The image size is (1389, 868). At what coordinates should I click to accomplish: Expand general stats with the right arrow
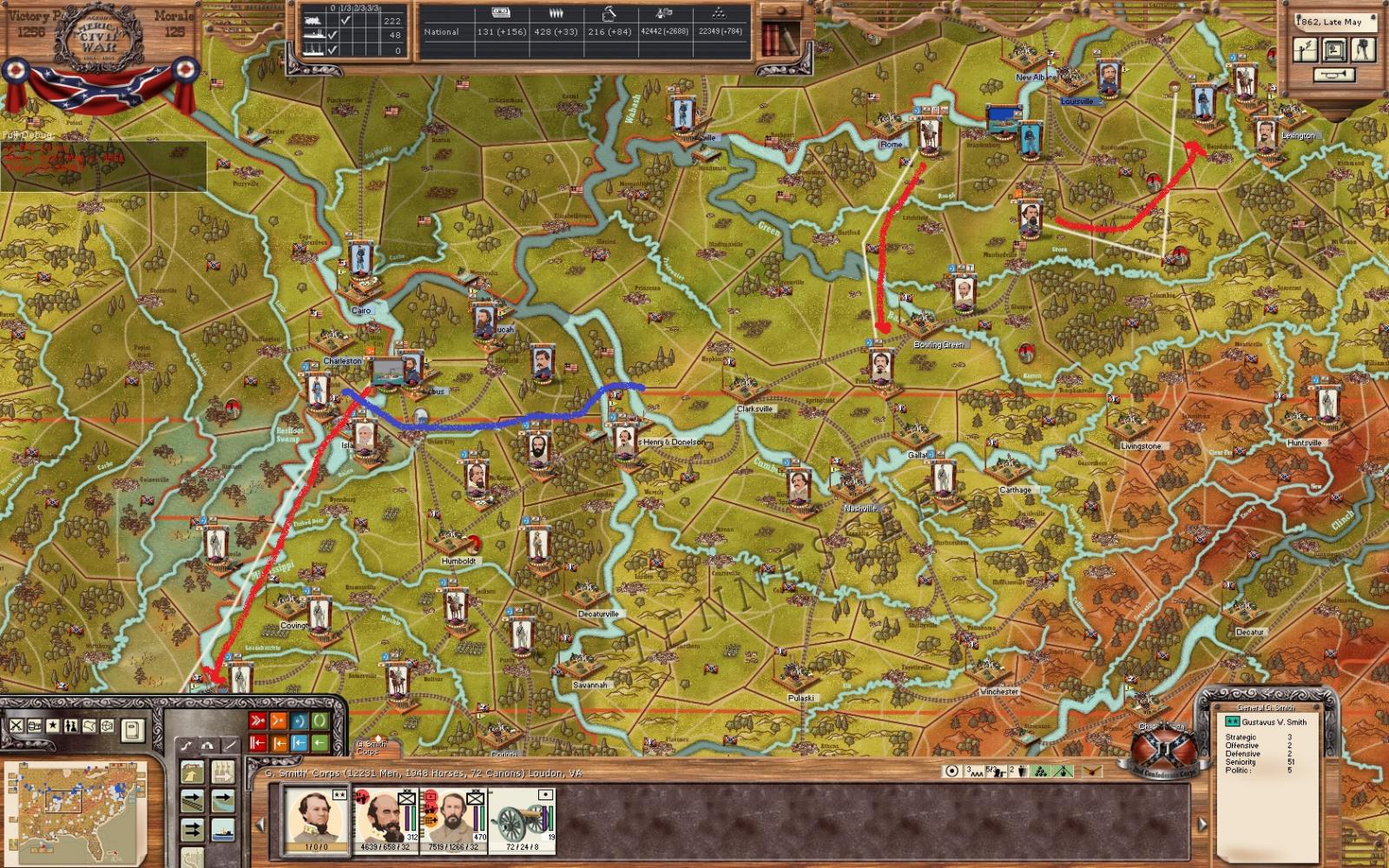[1201, 824]
